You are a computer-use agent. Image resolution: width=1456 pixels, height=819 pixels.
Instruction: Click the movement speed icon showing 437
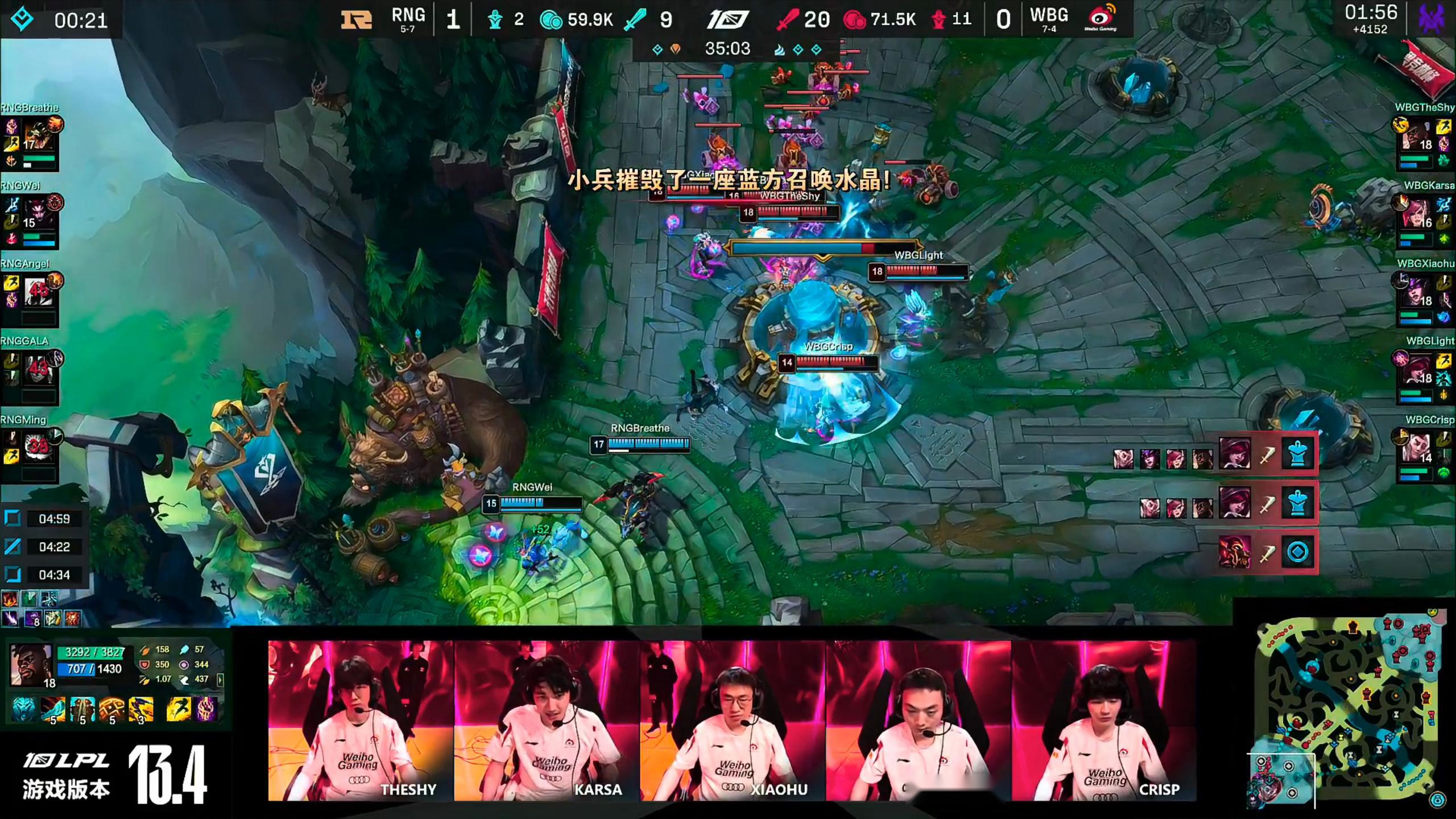point(185,679)
